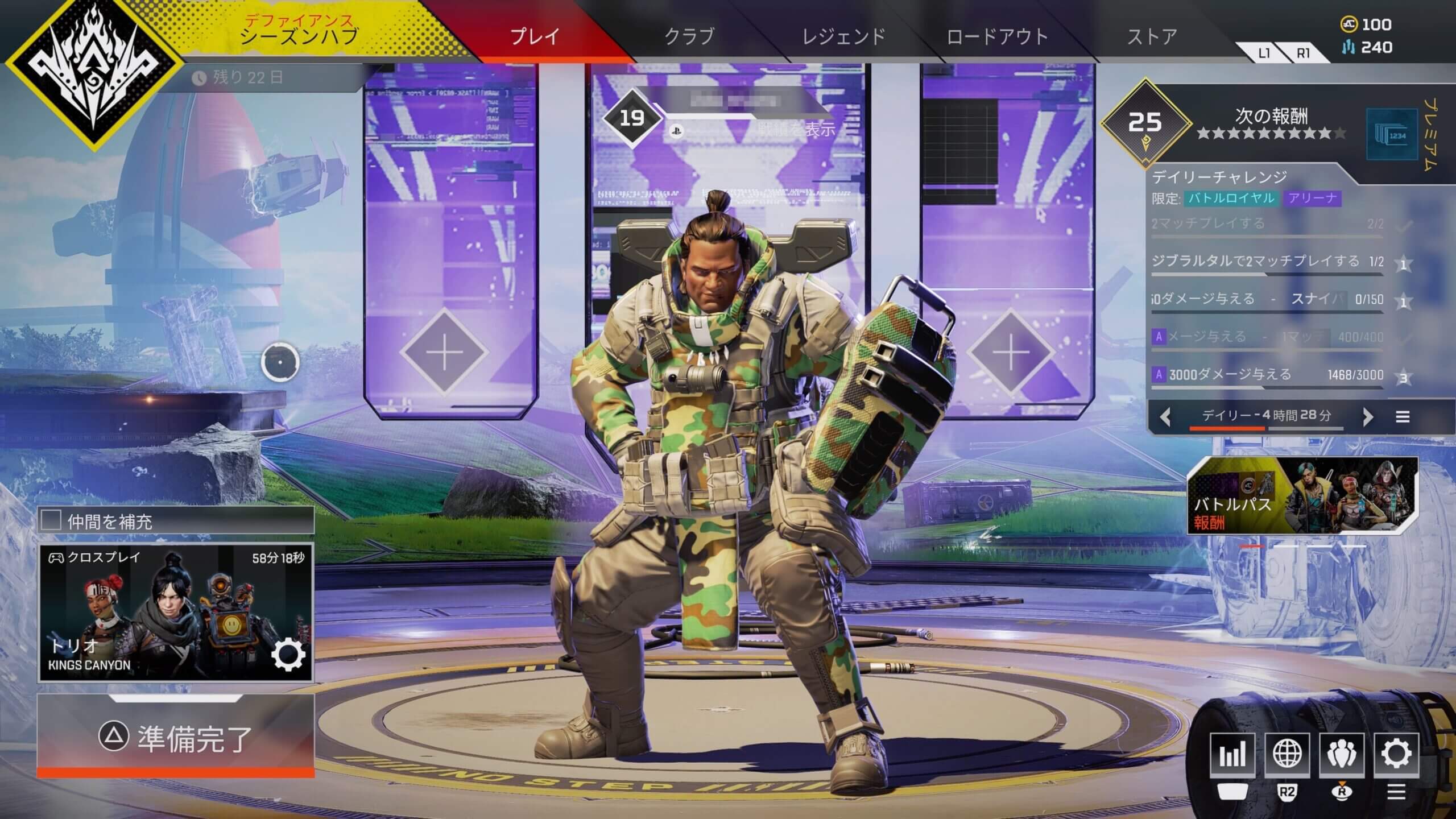The width and height of the screenshot is (1456, 819).
Task: Show player stats via 戦績を表示
Action: tap(796, 130)
